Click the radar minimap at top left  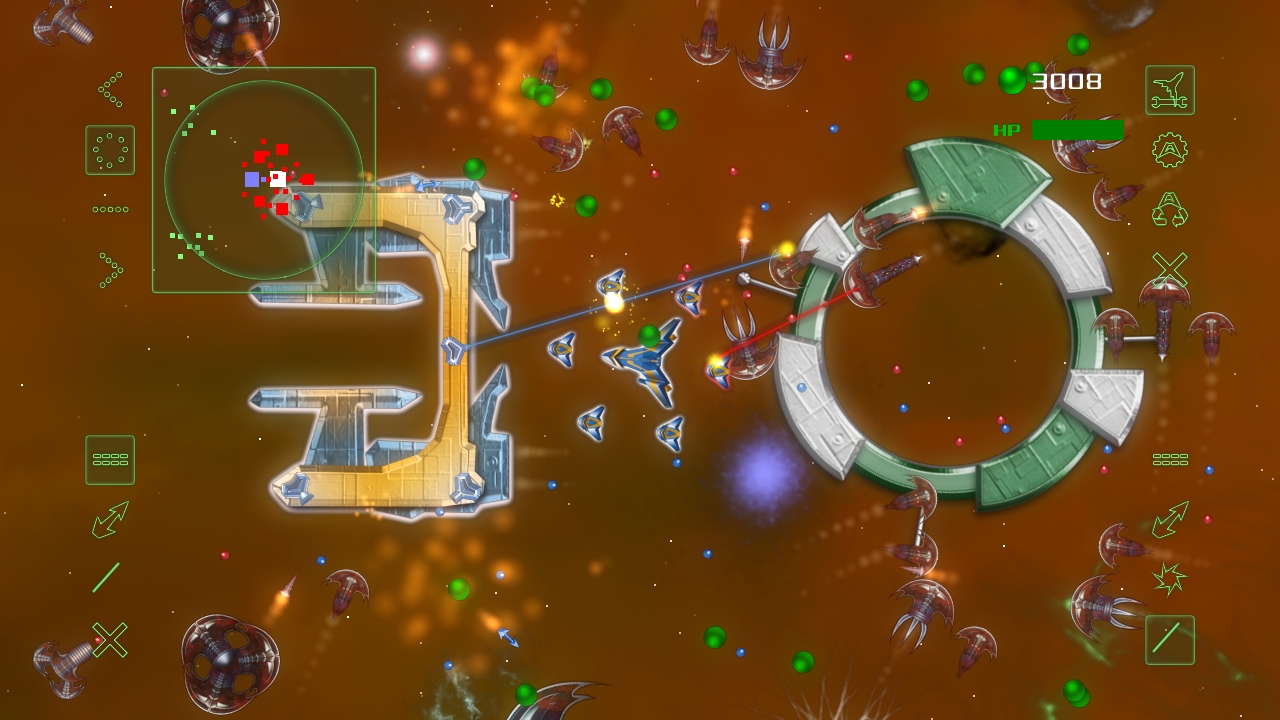[263, 178]
